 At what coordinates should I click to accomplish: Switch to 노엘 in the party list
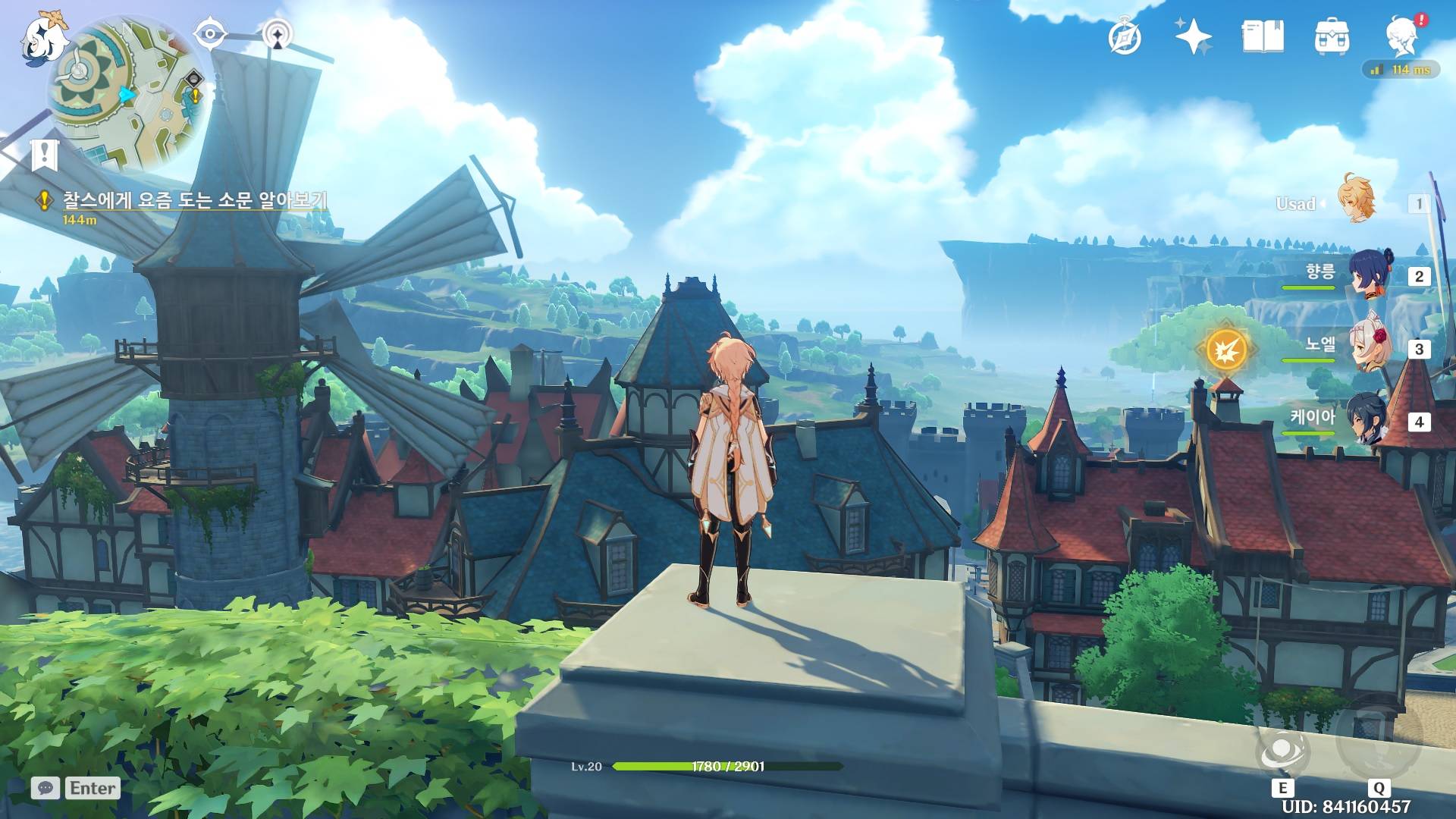pos(1369,347)
